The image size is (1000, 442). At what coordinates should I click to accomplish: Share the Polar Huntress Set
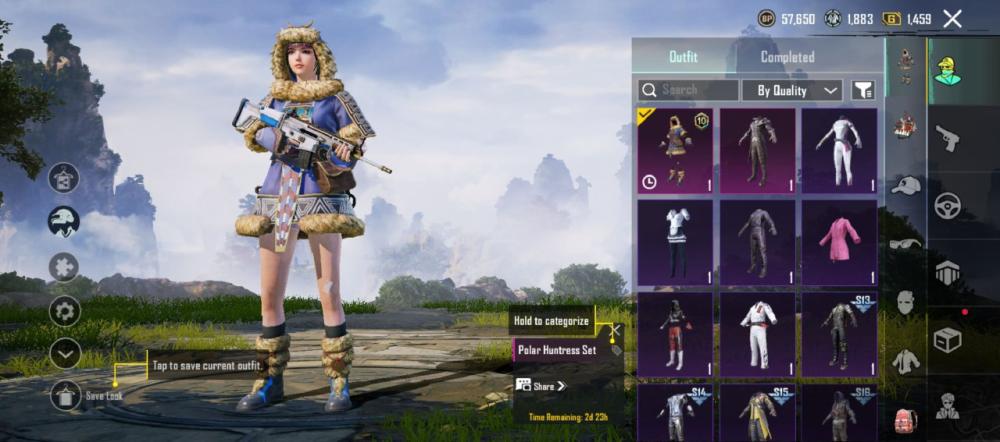coord(542,386)
